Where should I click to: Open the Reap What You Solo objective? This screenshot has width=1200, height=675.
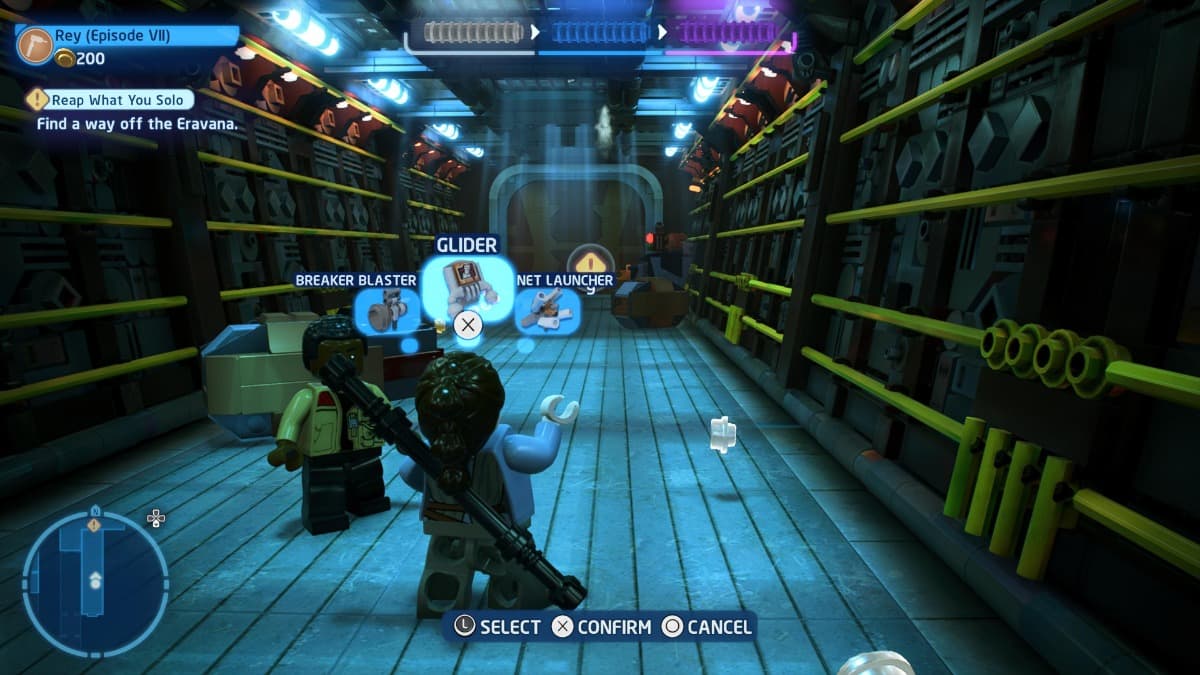(x=109, y=100)
